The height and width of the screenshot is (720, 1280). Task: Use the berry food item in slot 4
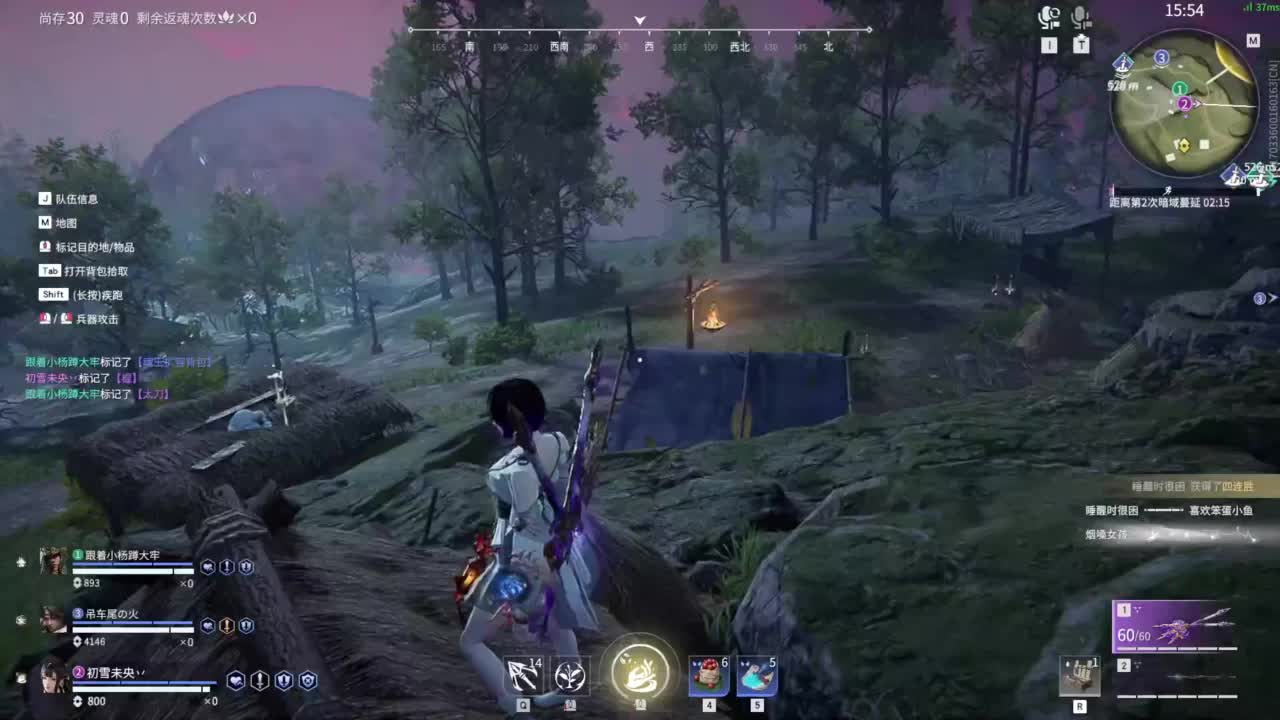pos(706,675)
